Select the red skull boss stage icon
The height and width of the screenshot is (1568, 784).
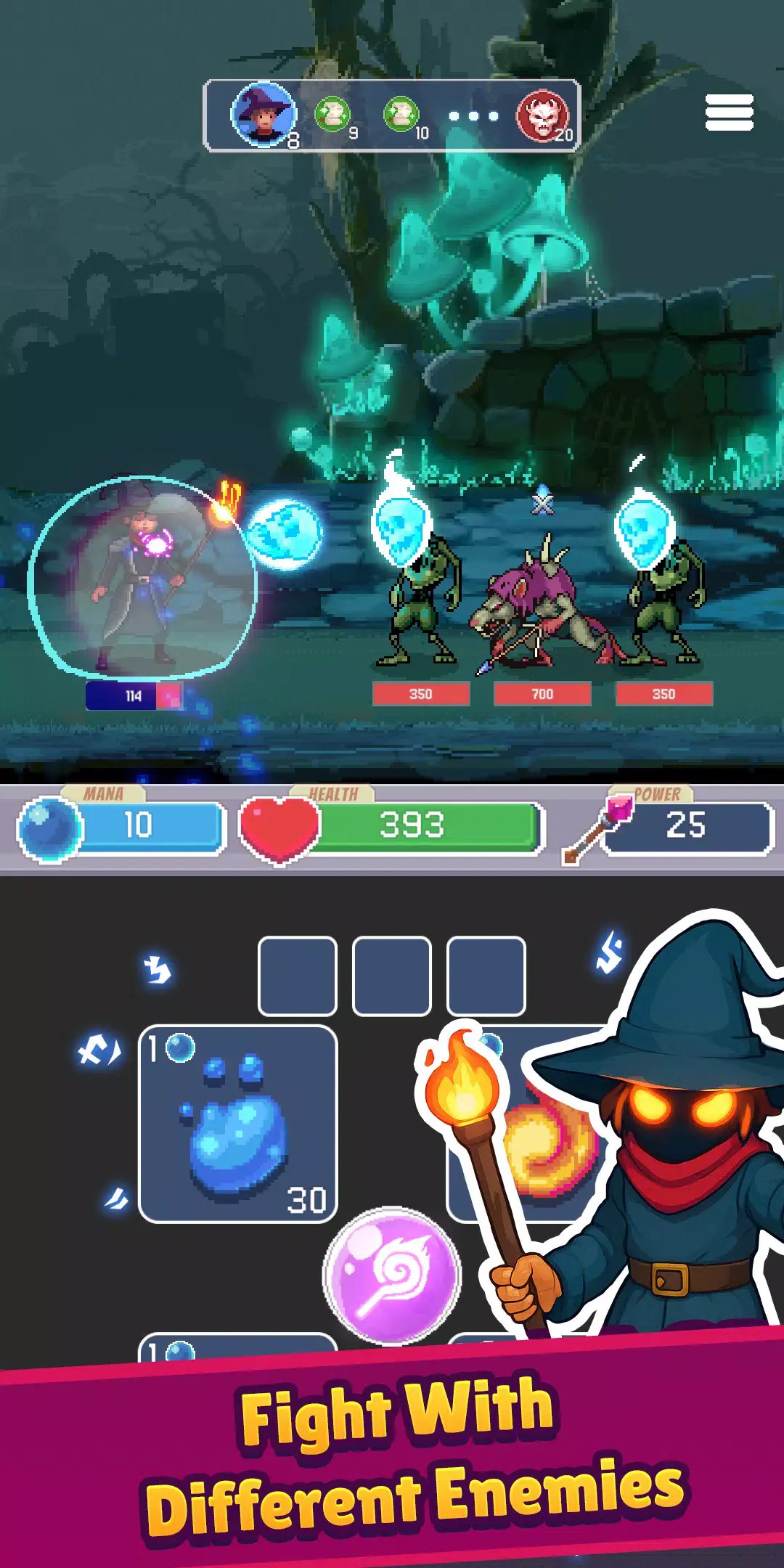point(542,116)
